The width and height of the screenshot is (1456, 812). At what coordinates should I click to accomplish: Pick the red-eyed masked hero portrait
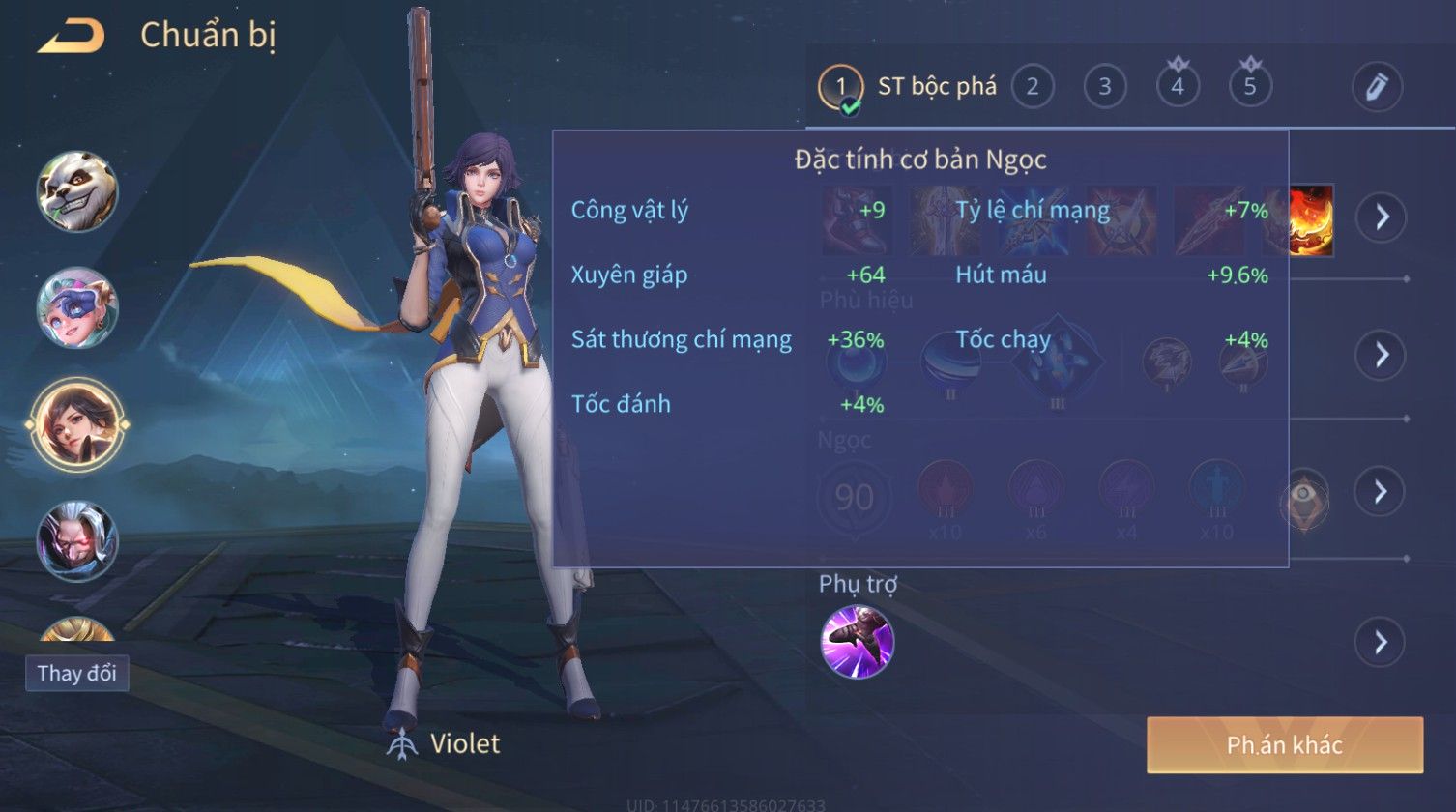click(x=77, y=541)
